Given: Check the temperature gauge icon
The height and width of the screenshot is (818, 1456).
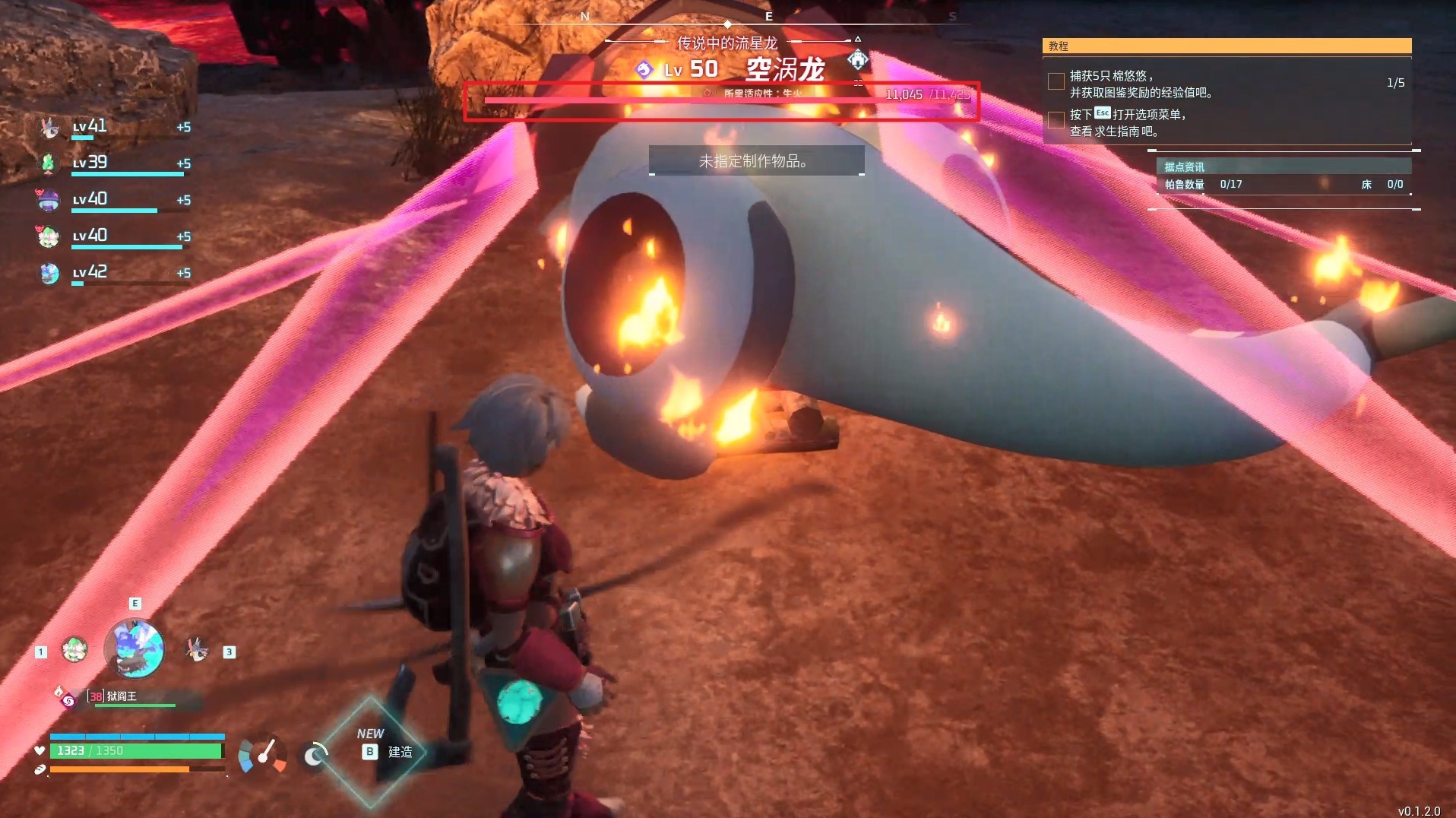Looking at the screenshot, I should 263,754.
